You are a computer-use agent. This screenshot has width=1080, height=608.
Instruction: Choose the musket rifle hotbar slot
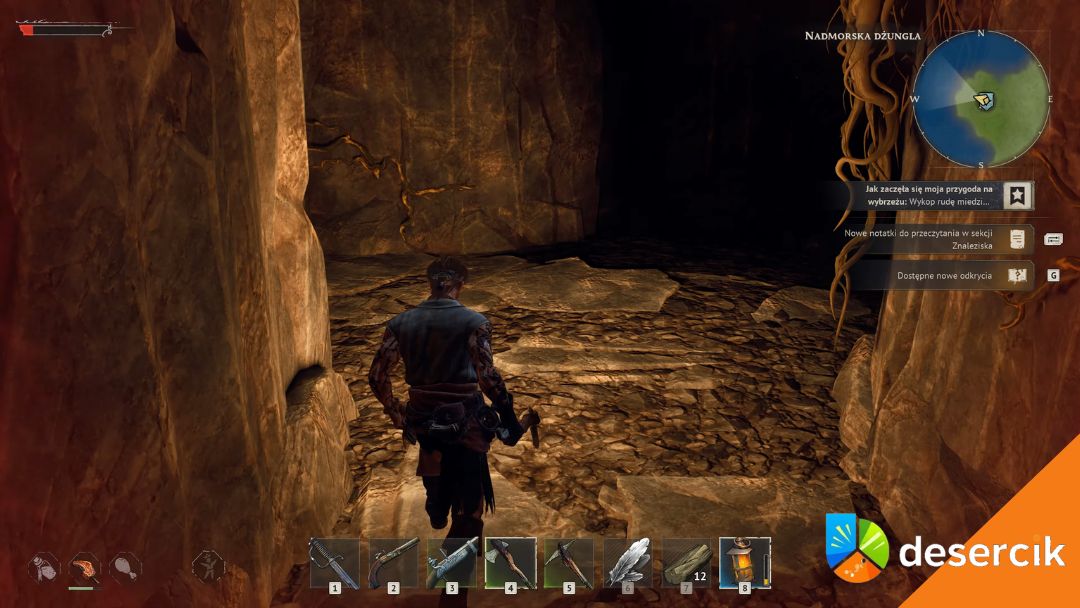[452, 562]
